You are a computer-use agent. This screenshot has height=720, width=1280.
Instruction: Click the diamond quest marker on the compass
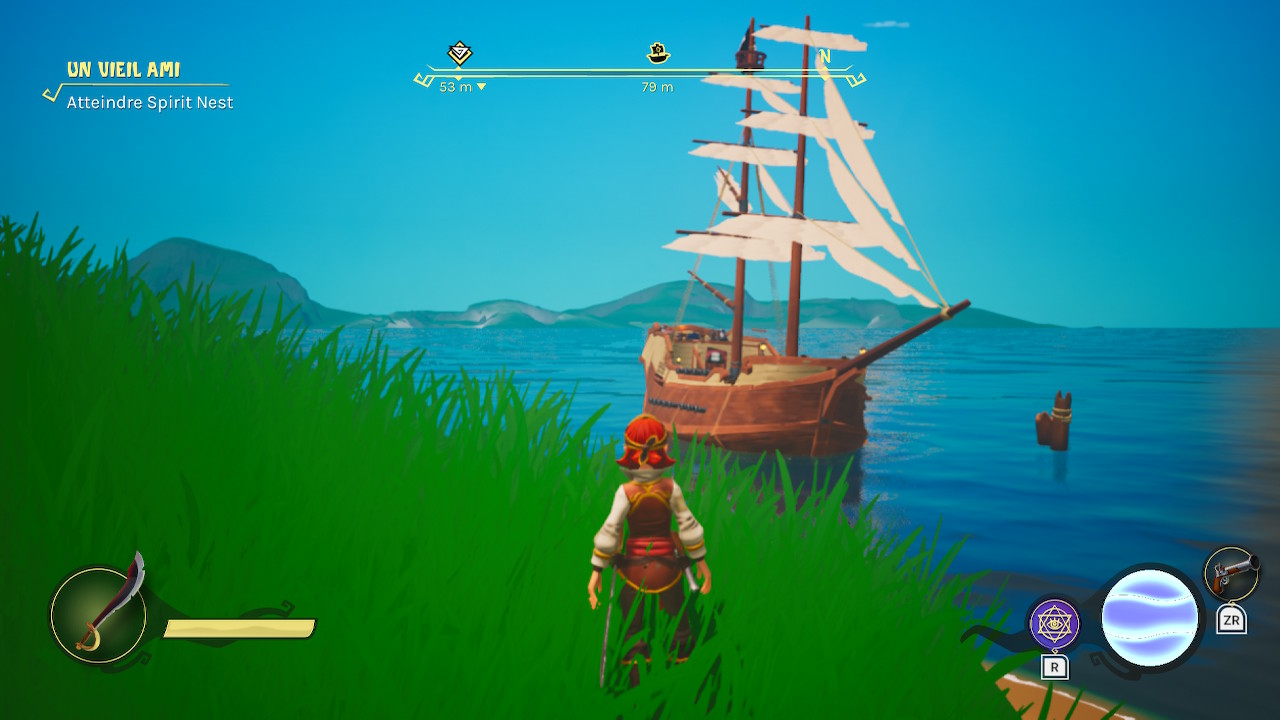pyautogui.click(x=459, y=53)
